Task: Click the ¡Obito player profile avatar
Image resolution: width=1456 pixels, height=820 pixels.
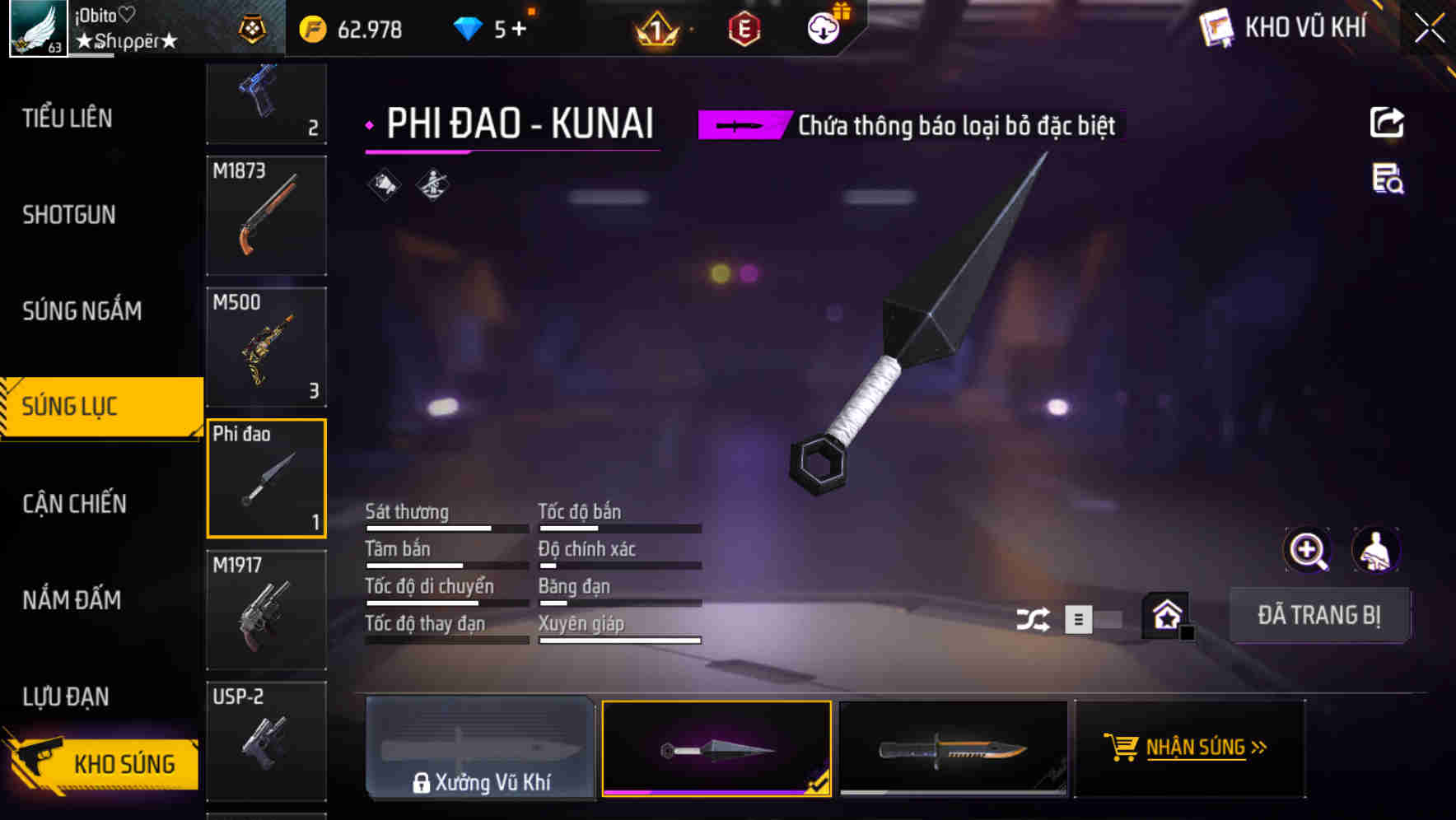Action: 37,27
